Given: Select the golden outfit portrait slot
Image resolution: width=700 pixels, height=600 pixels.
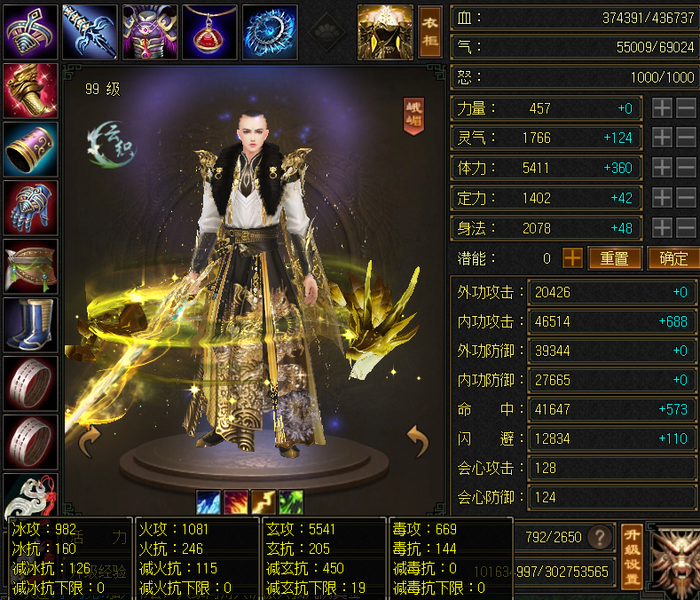Looking at the screenshot, I should click(x=385, y=30).
